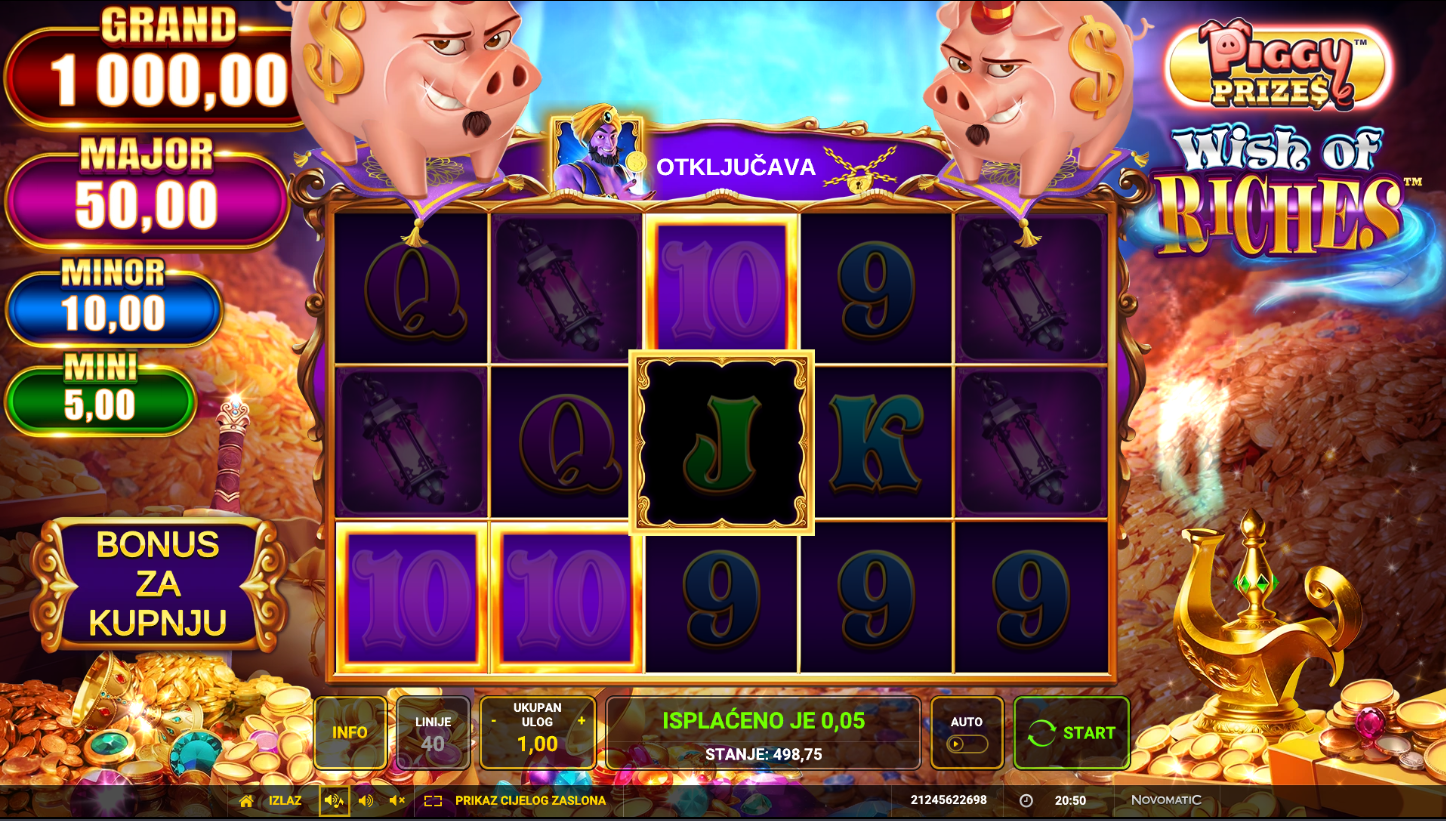This screenshot has height=821, width=1446.
Task: Choose the sound-only speaker icon
Action: point(366,801)
